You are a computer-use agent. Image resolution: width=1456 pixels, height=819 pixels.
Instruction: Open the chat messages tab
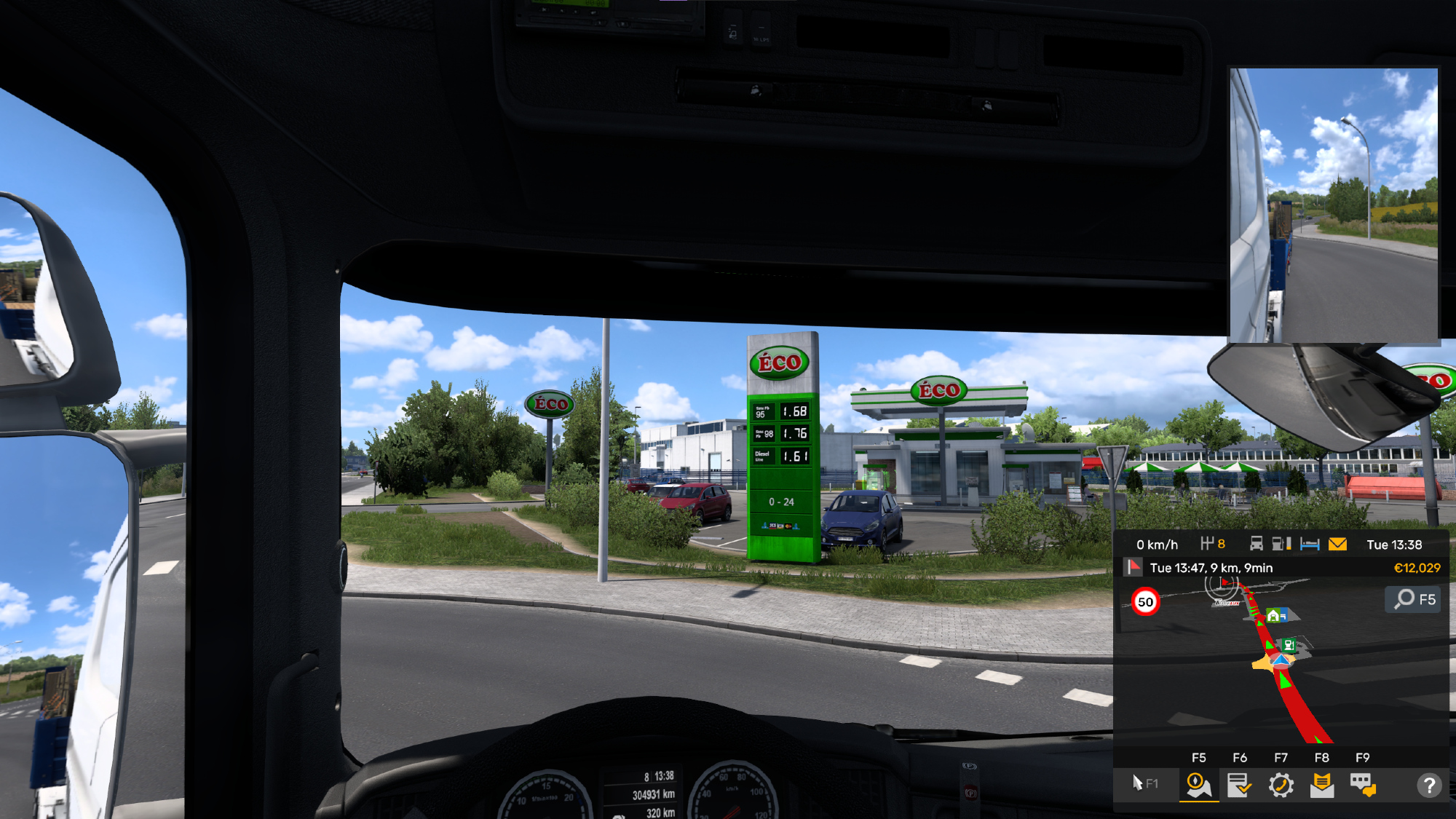coord(1362,786)
